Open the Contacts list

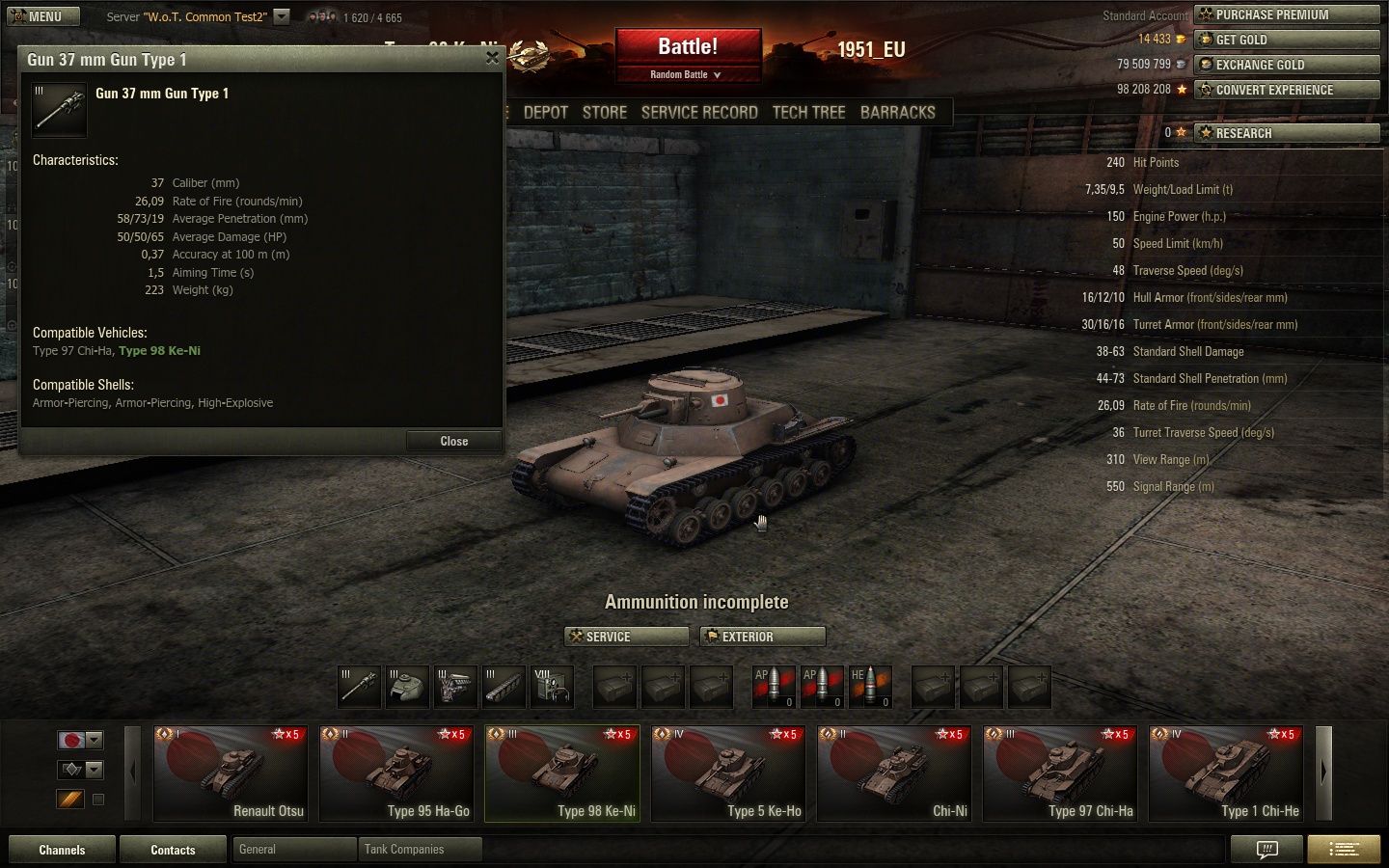click(173, 850)
